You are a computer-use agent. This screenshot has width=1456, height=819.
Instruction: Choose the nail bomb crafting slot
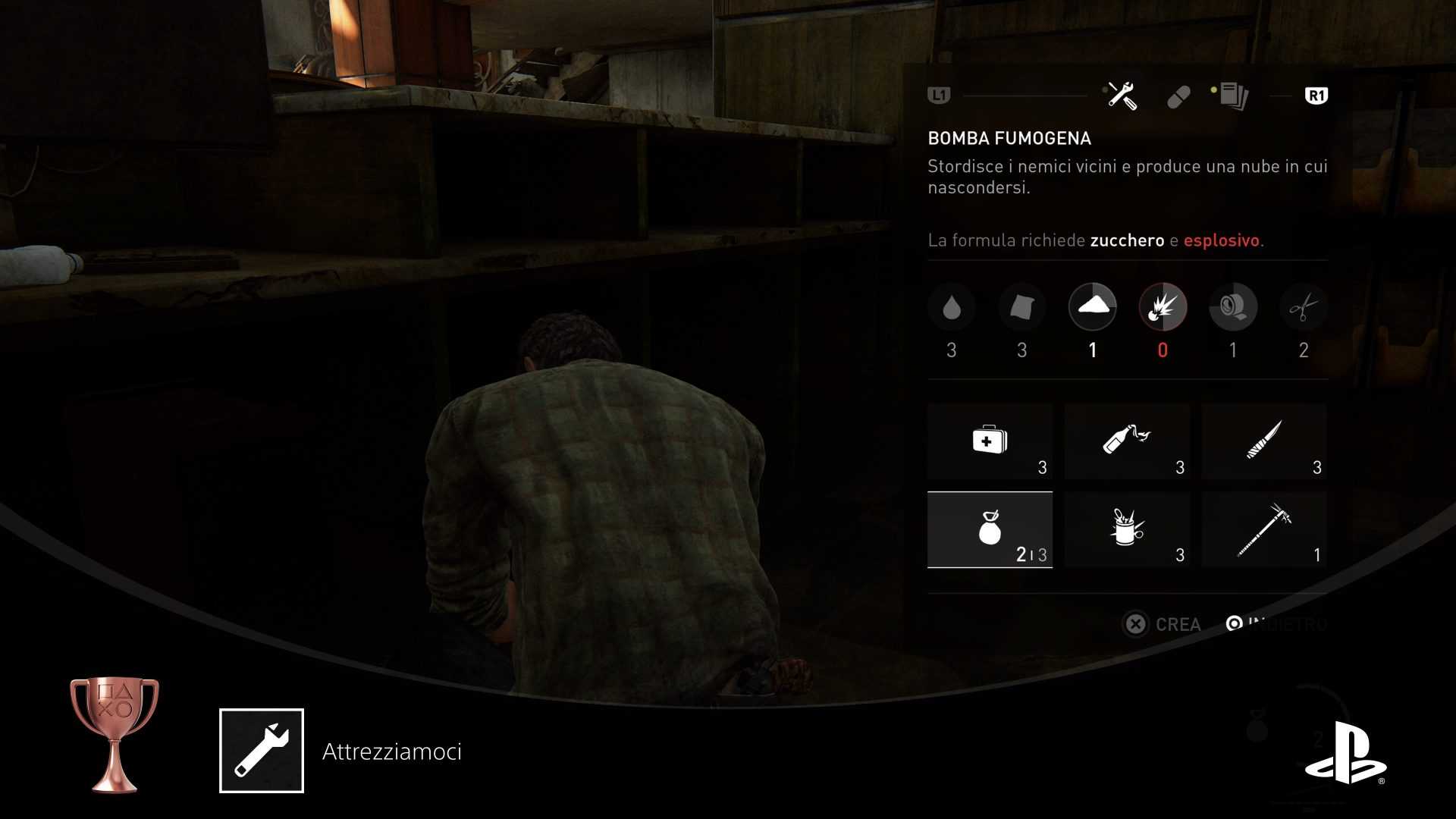(1127, 529)
